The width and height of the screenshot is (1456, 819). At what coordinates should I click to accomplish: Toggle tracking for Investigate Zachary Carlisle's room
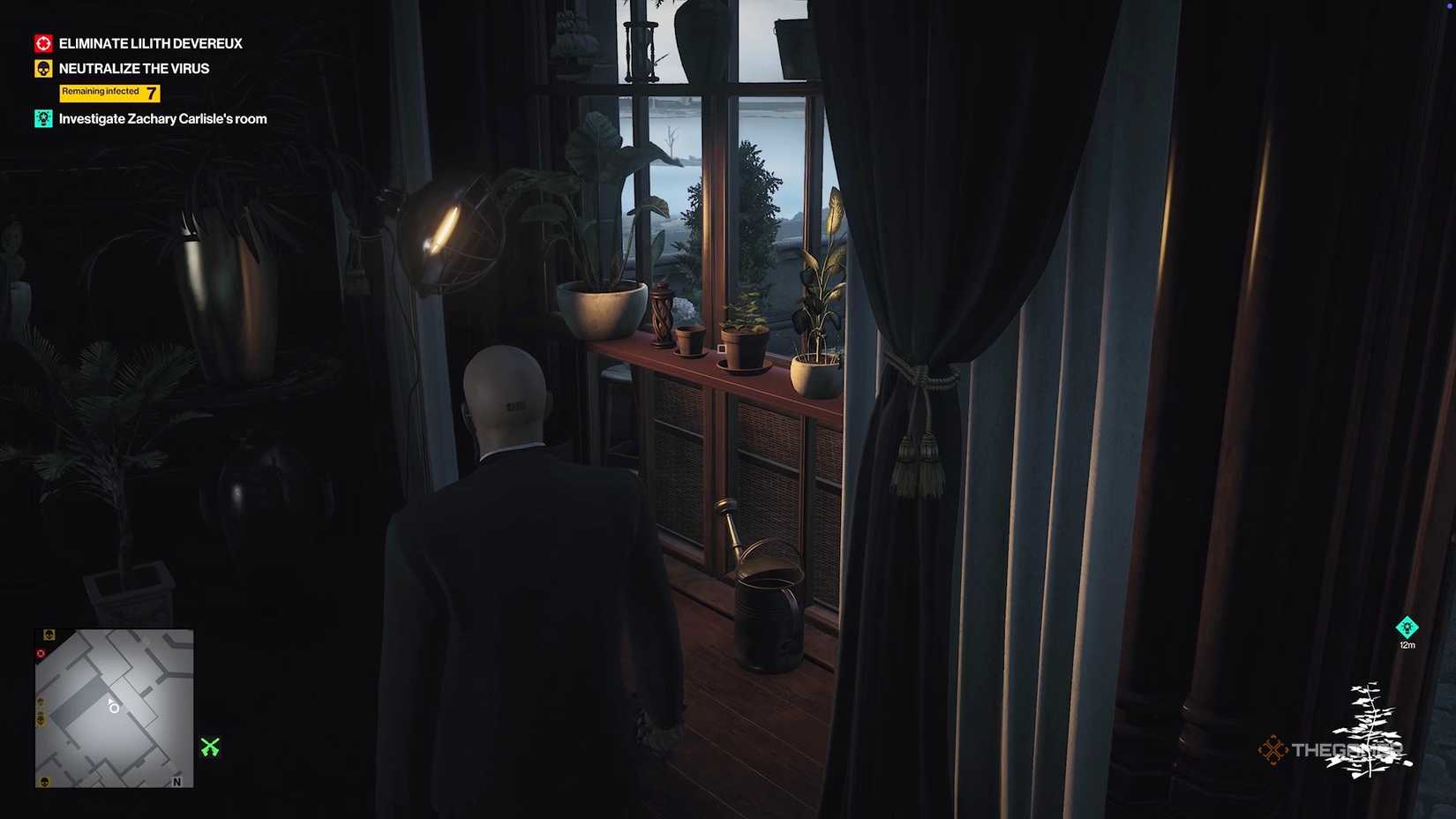(x=162, y=117)
